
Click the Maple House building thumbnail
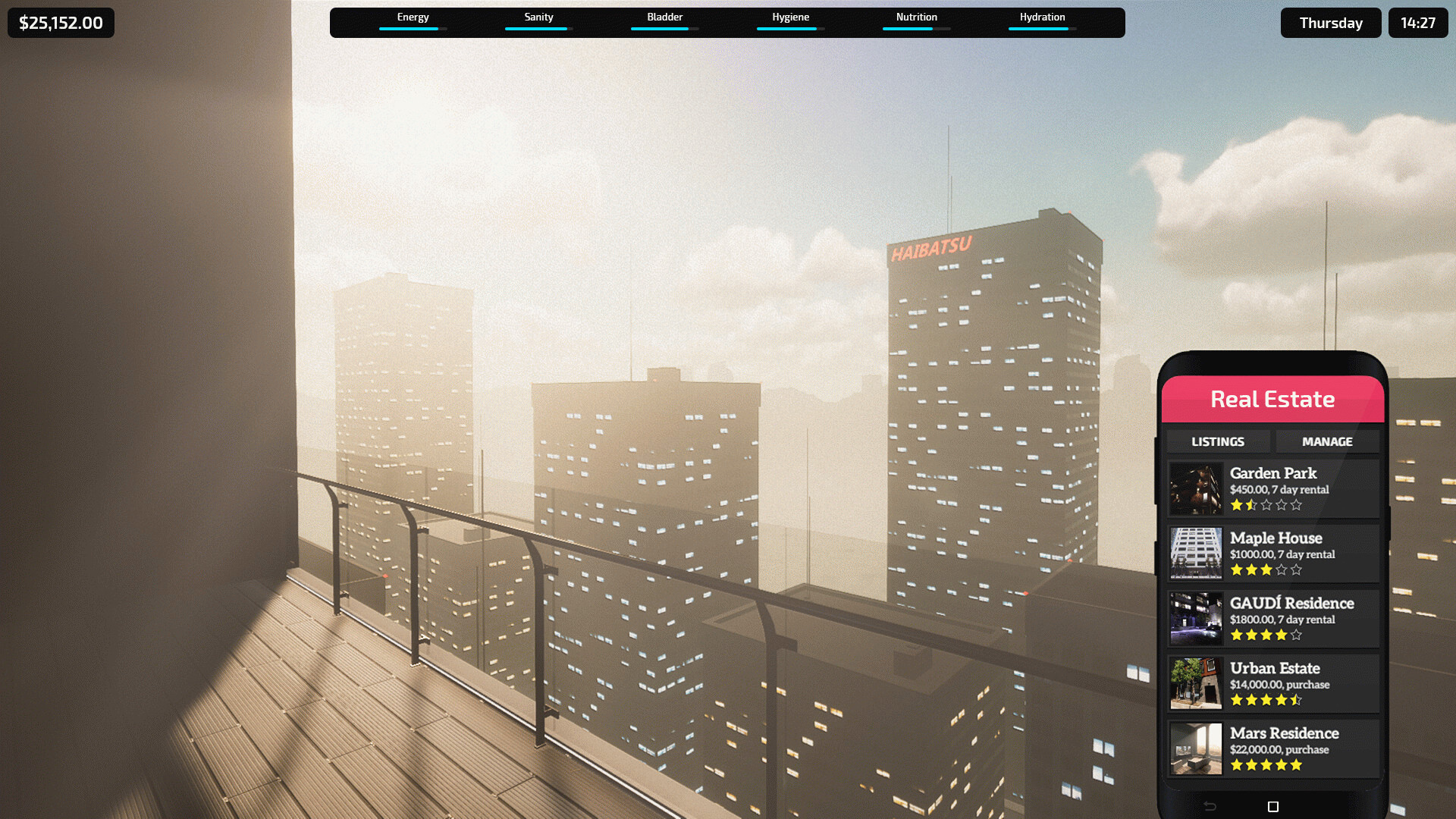[x=1196, y=554]
